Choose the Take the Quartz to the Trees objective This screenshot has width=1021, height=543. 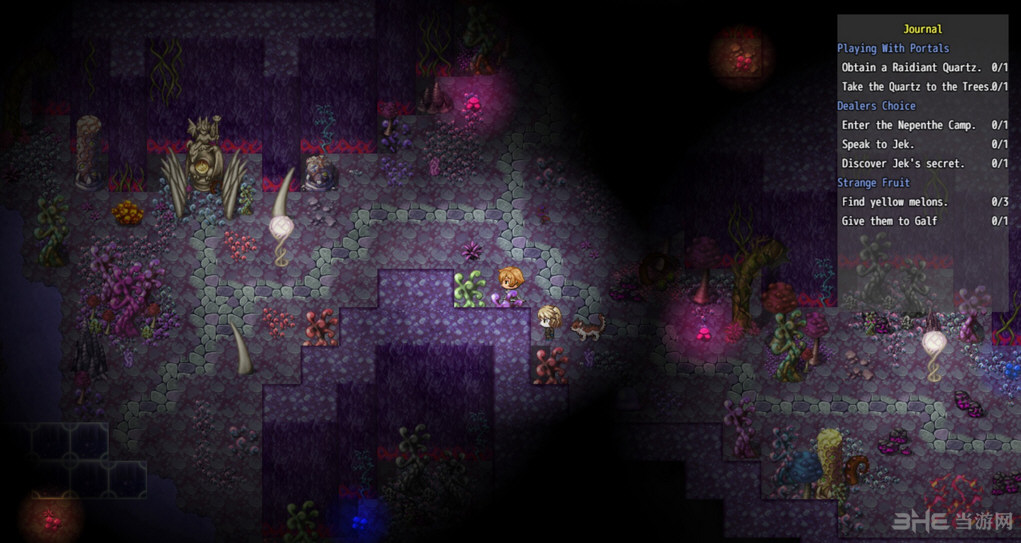pyautogui.click(x=915, y=87)
